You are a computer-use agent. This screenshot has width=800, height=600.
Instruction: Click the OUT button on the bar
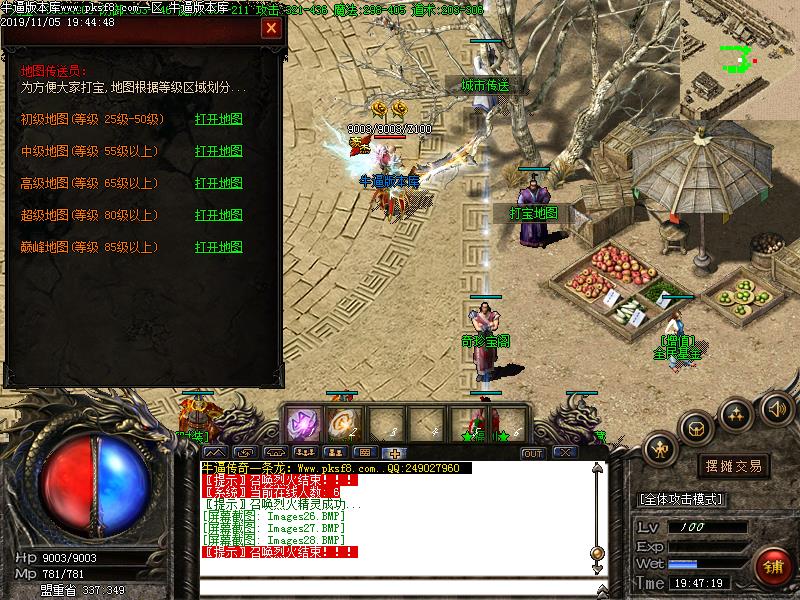533,453
